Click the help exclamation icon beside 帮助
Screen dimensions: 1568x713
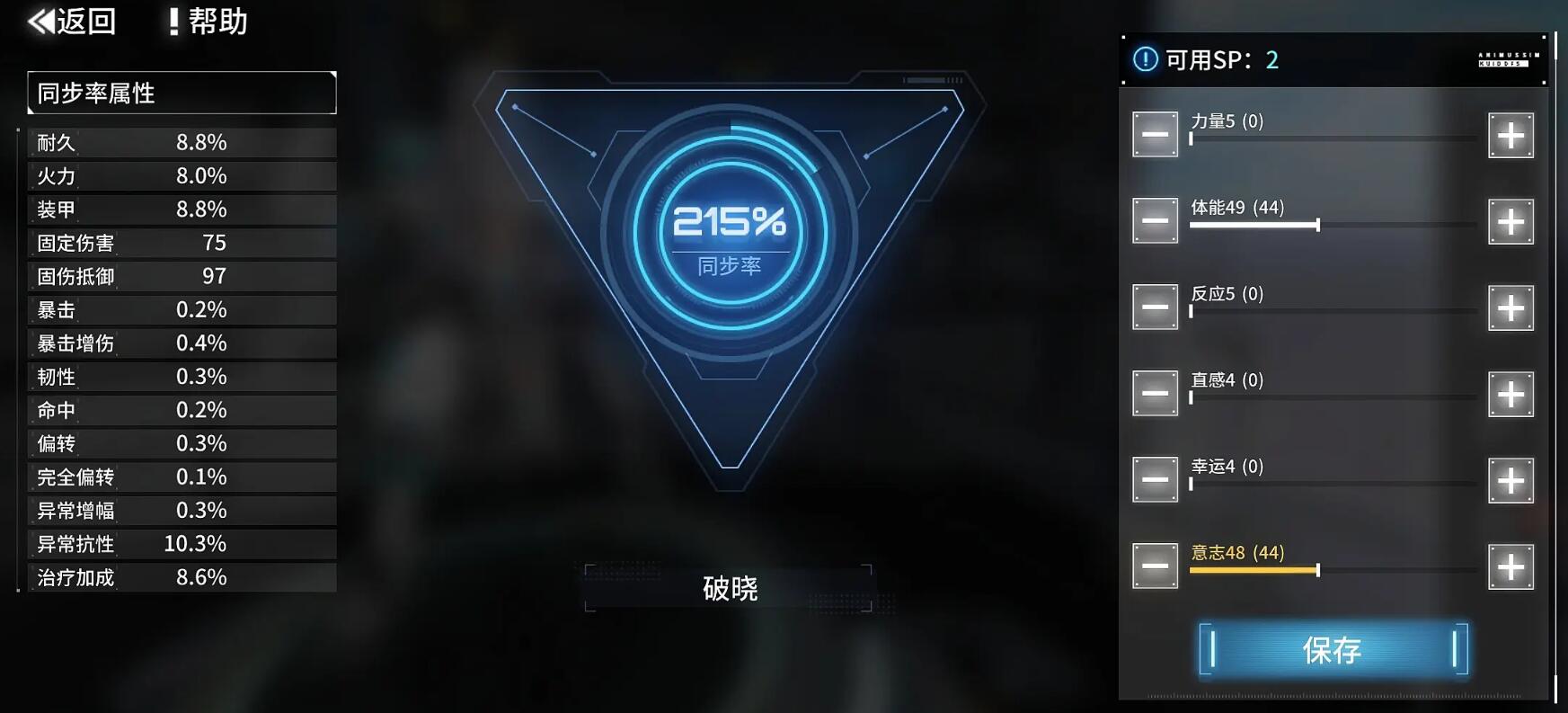175,21
